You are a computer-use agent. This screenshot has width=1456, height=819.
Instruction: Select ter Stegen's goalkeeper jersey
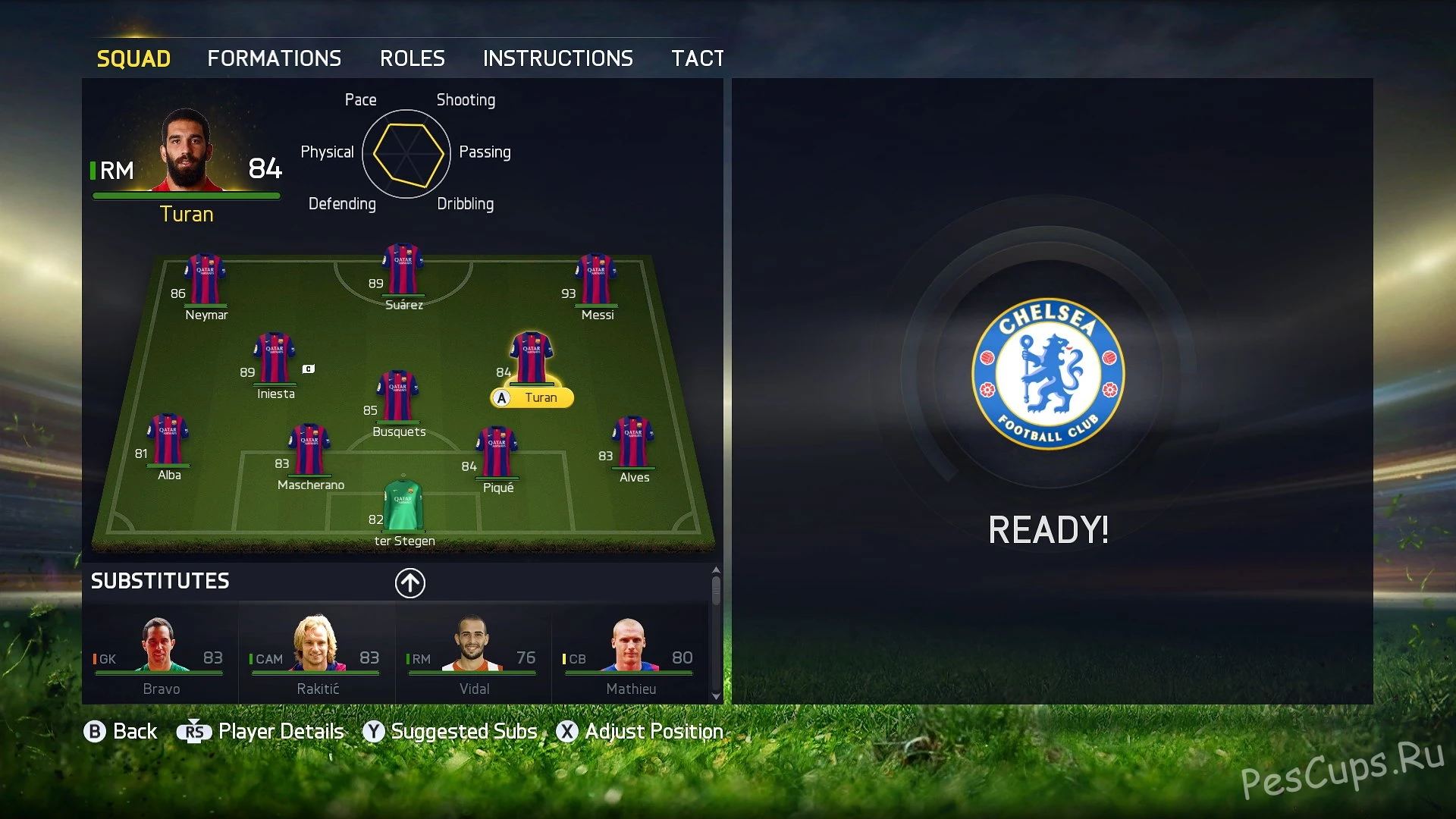click(x=403, y=506)
